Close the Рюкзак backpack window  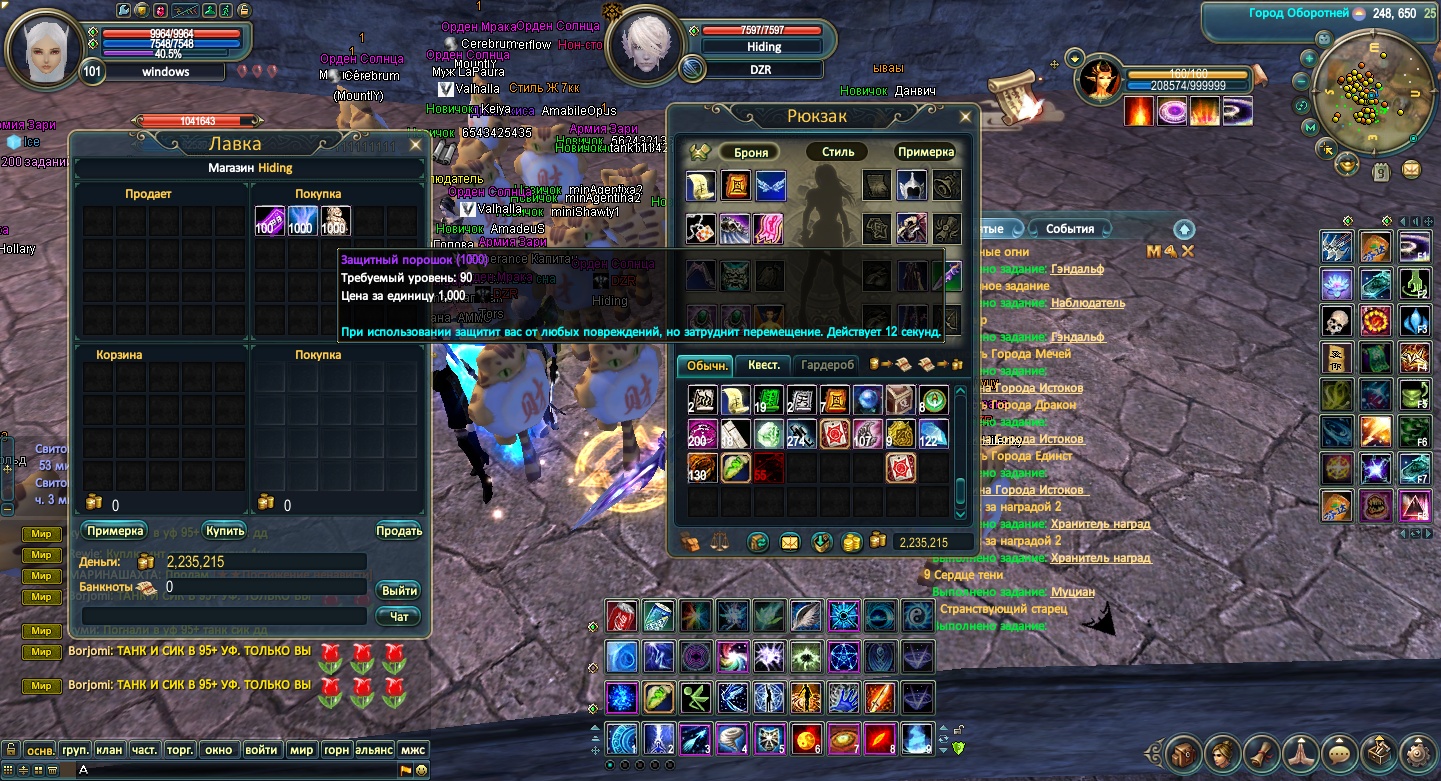click(965, 117)
